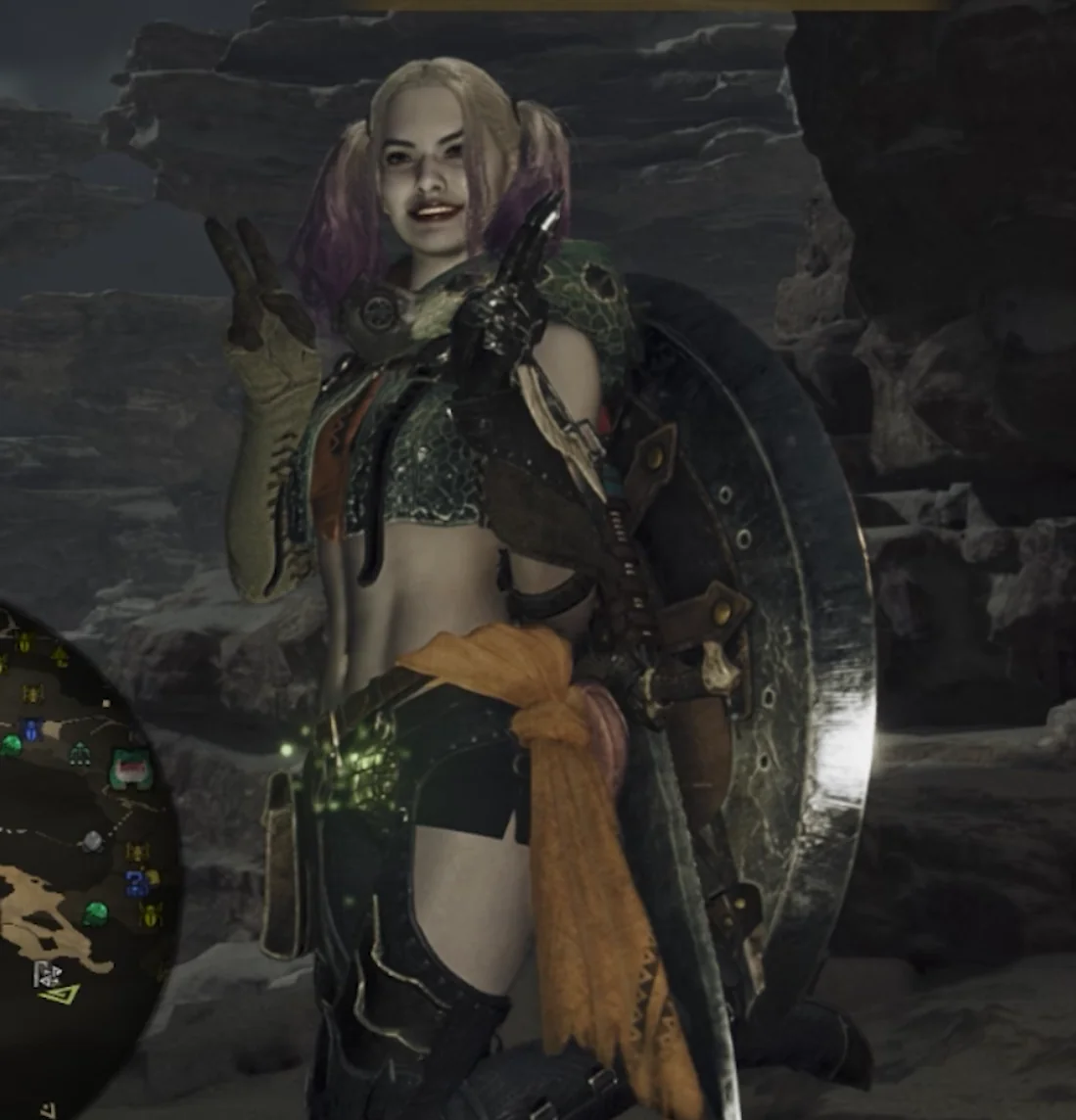The width and height of the screenshot is (1076, 1120).
Task: Select the grey rock marker on minimap
Action: (91, 840)
